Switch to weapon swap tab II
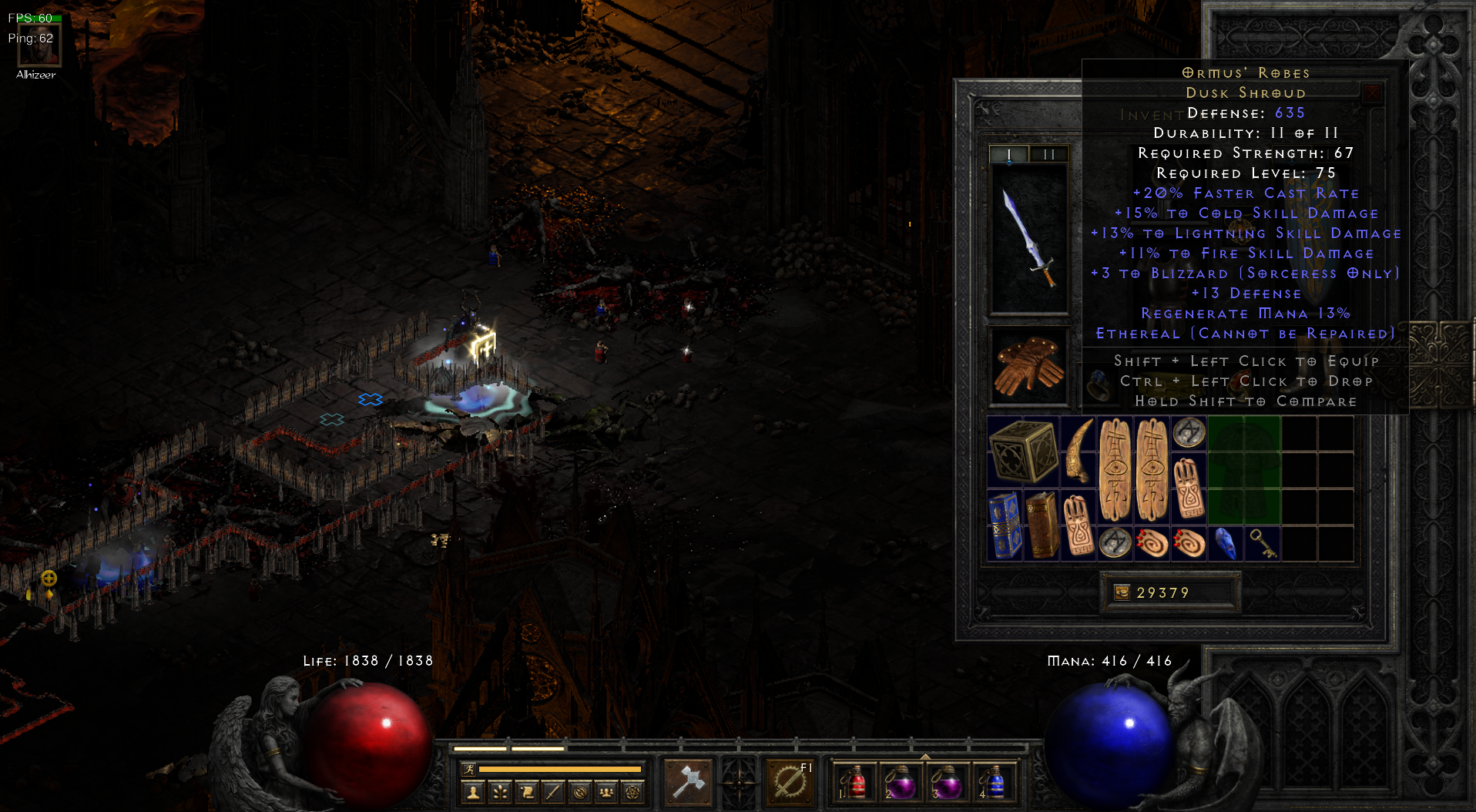Viewport: 1476px width, 812px height. 1048,154
